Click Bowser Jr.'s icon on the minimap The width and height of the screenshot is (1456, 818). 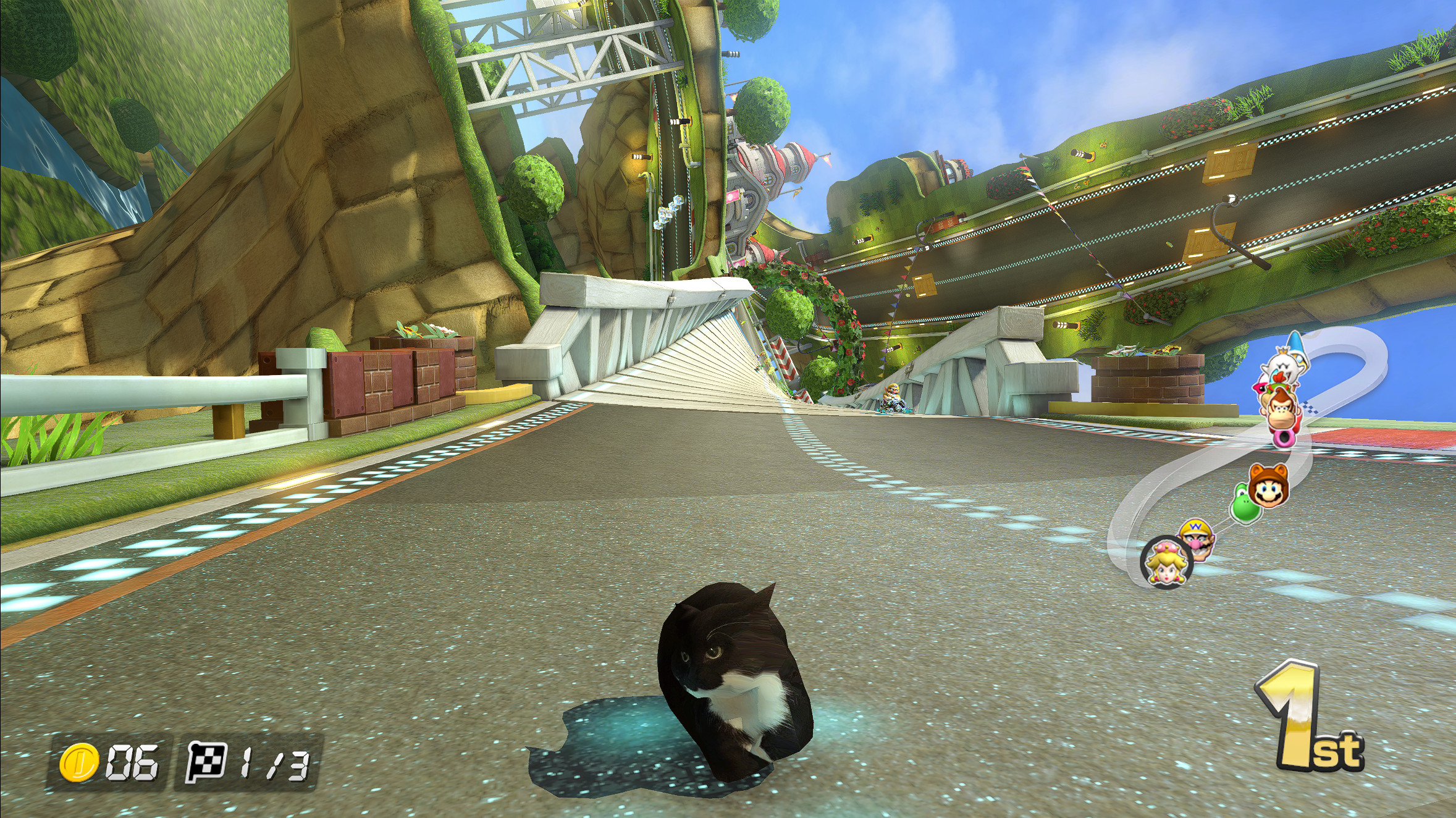(1279, 388)
